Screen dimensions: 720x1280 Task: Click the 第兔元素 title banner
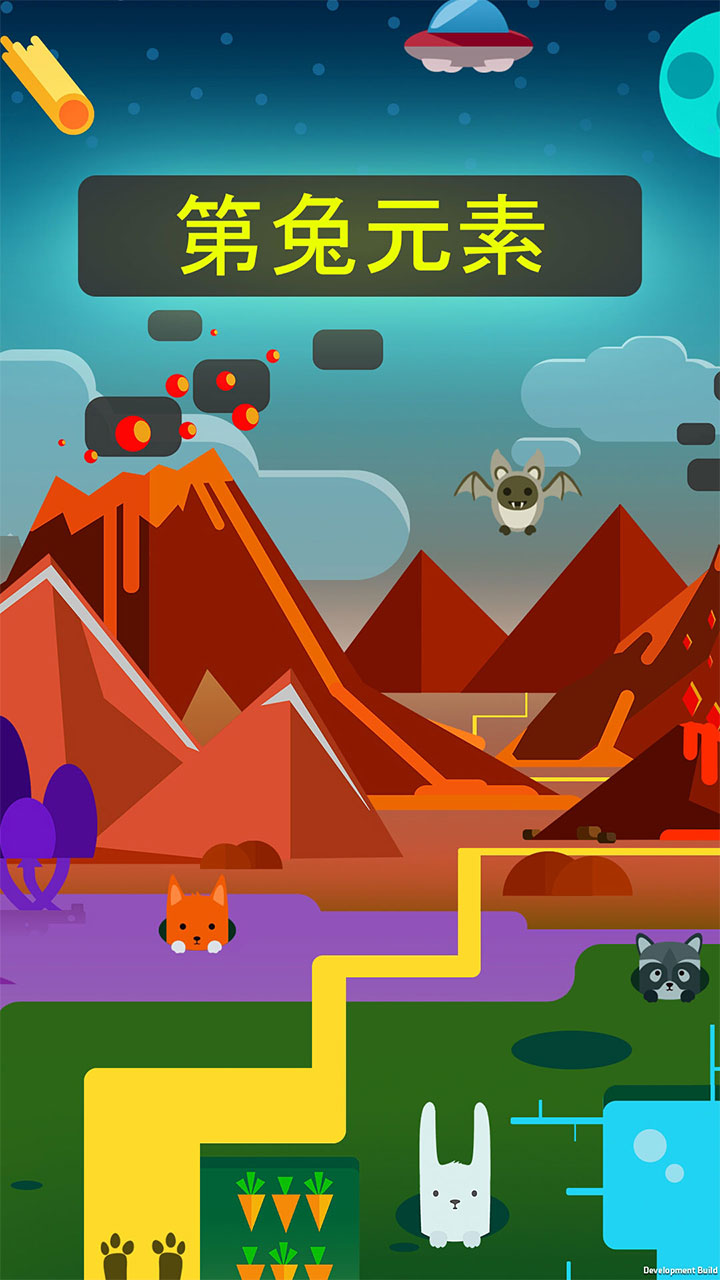pos(360,236)
